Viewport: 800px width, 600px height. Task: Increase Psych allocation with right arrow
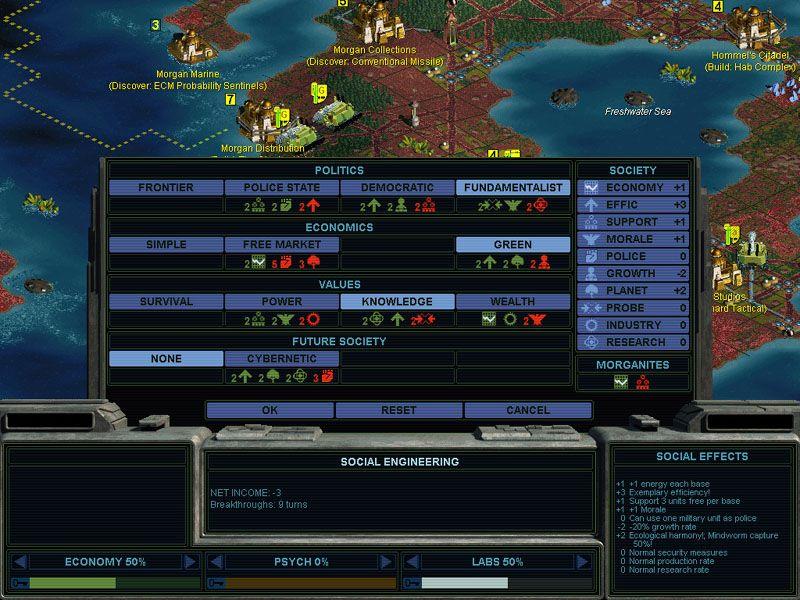click(x=387, y=562)
